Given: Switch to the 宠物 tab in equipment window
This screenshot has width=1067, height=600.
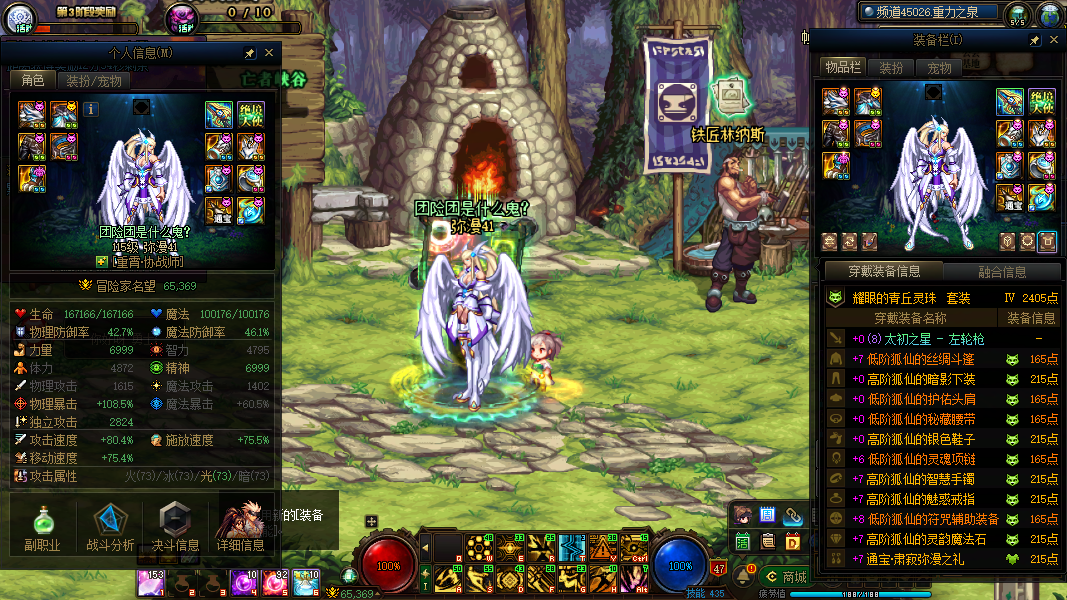Looking at the screenshot, I should (x=940, y=68).
